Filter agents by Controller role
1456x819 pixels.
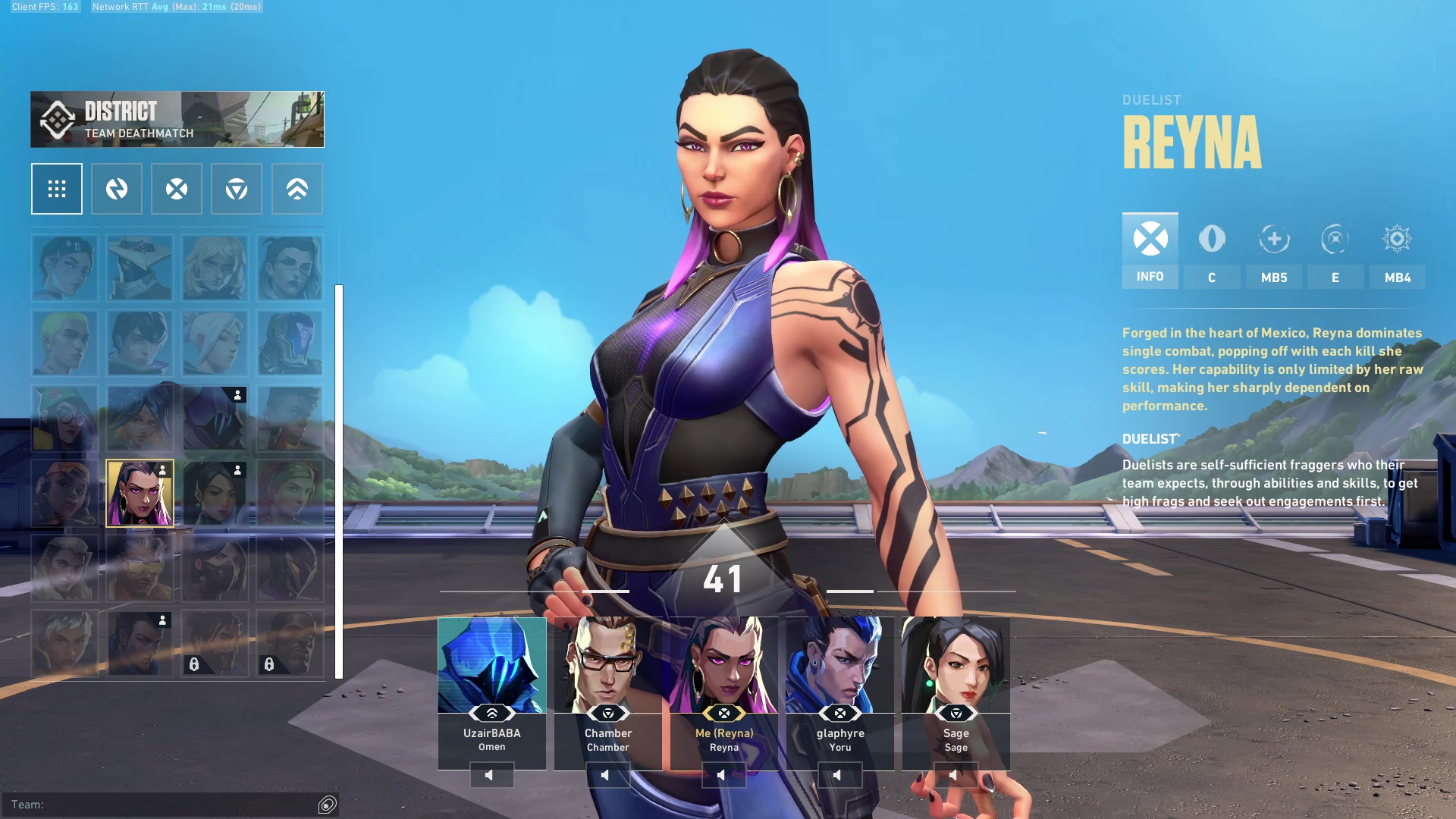coord(297,189)
